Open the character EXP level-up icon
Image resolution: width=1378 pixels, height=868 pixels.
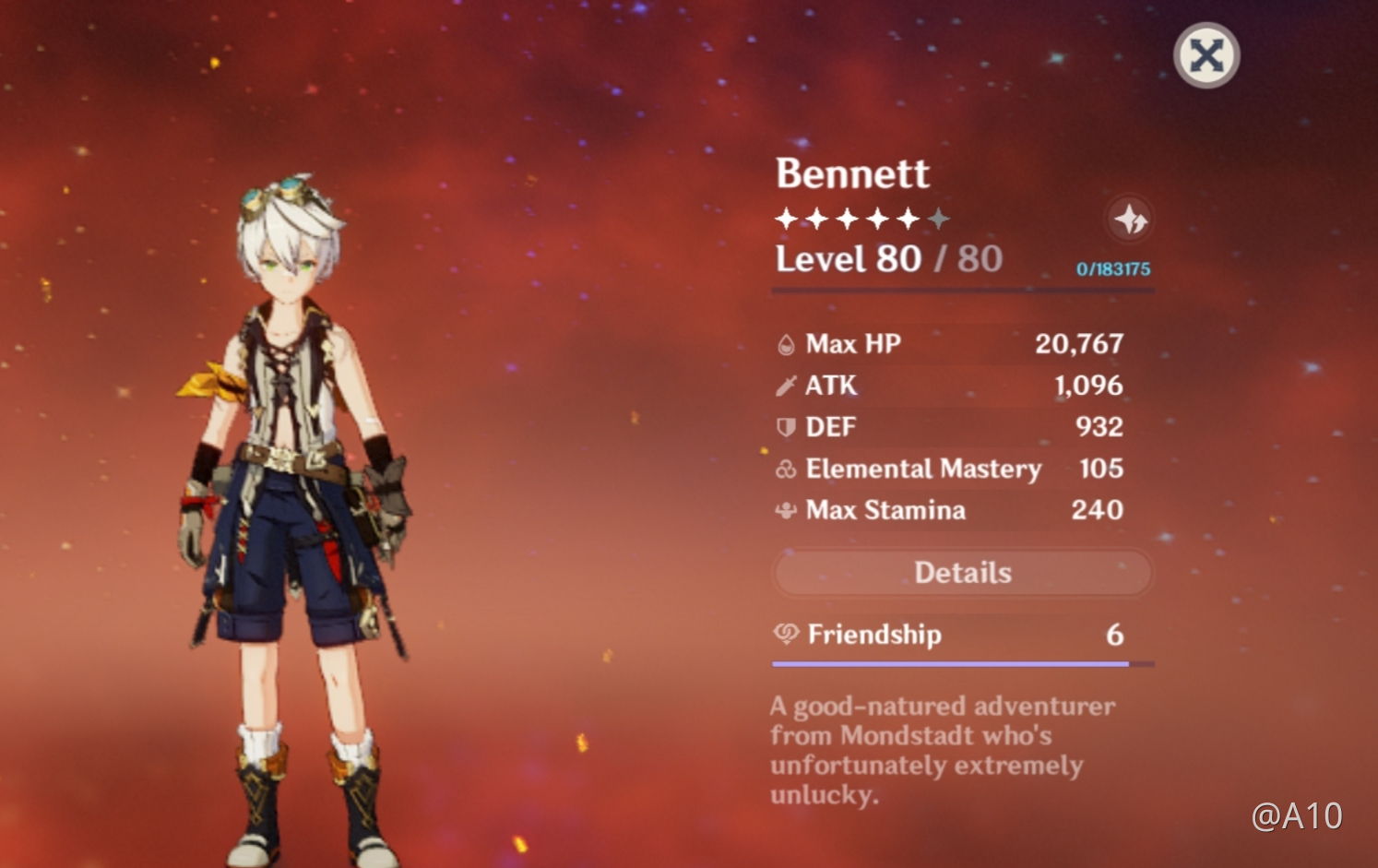tap(1130, 219)
